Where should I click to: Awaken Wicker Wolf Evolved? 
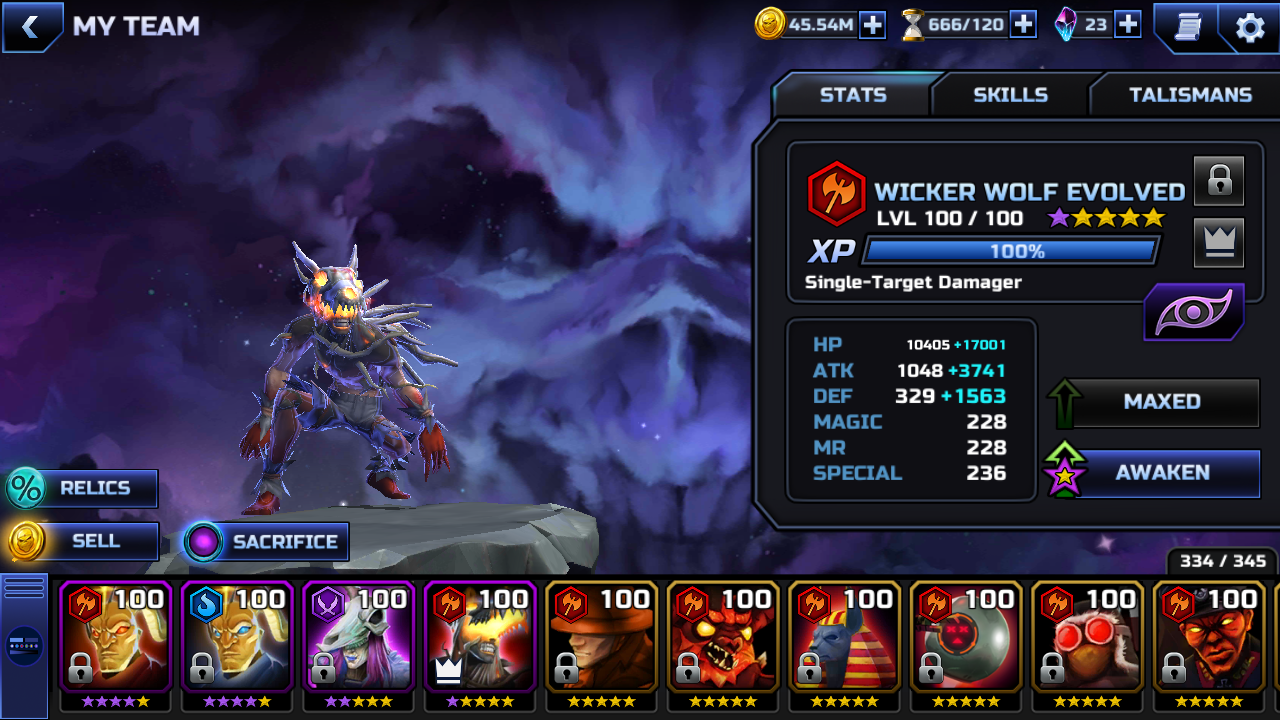(1160, 473)
